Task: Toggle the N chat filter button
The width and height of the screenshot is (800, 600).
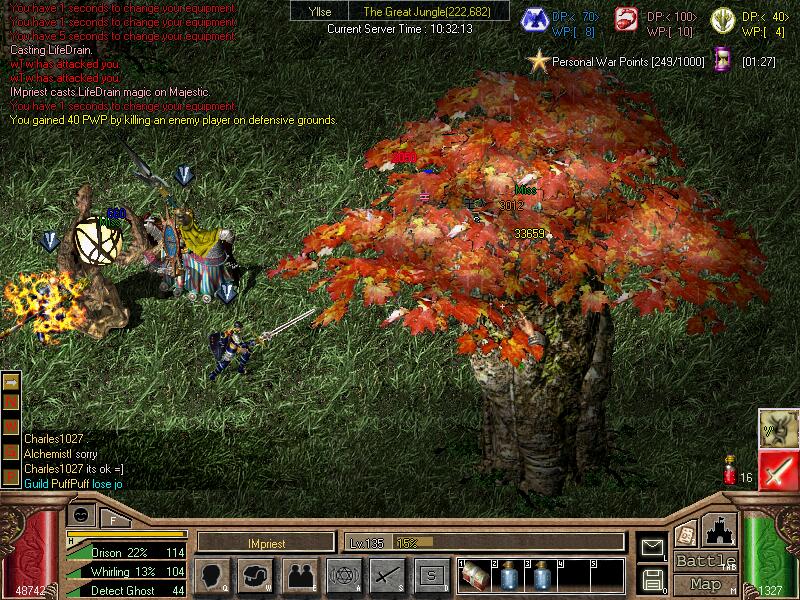Action: tap(12, 400)
